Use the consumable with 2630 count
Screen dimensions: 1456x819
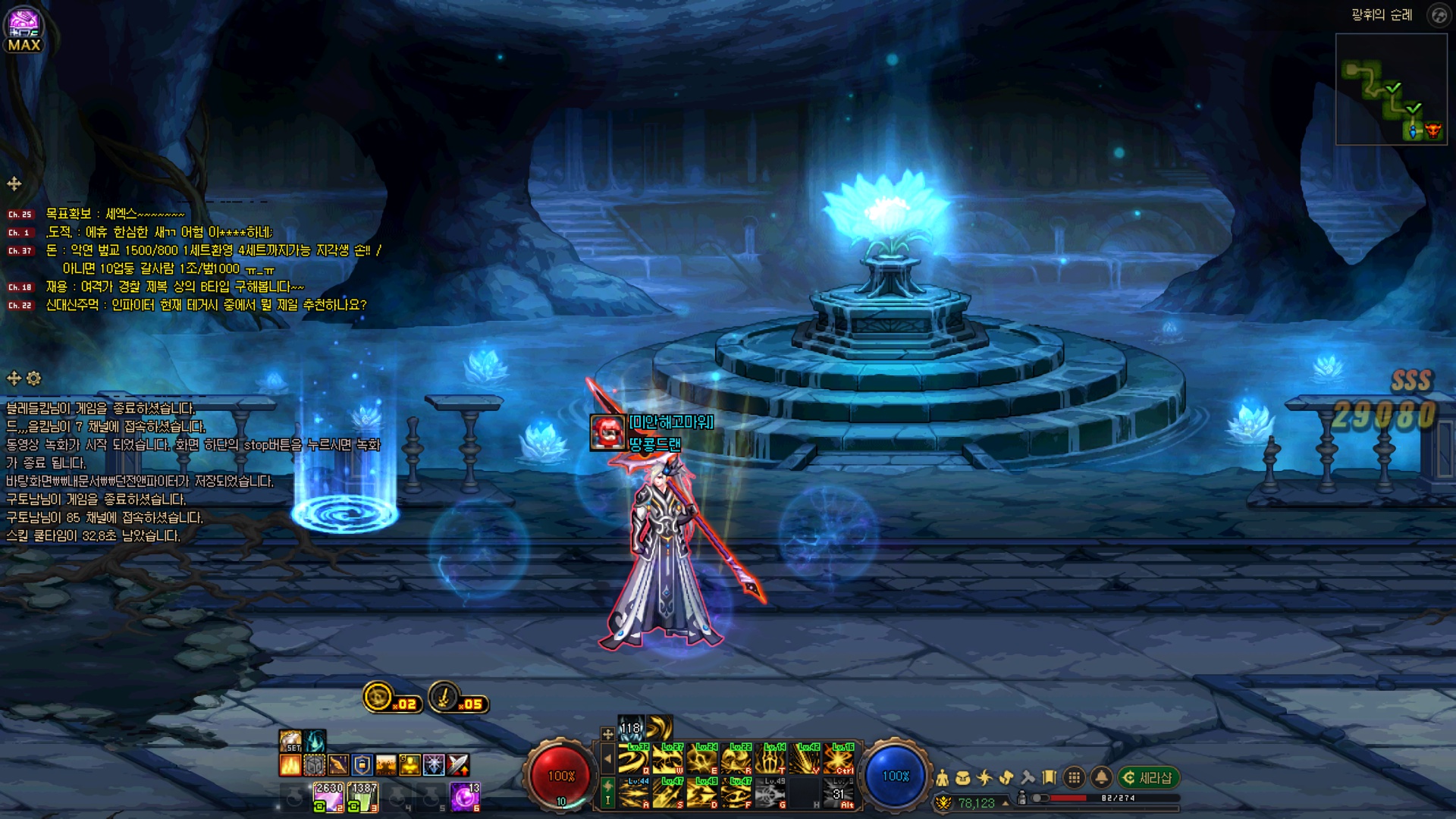[328, 797]
